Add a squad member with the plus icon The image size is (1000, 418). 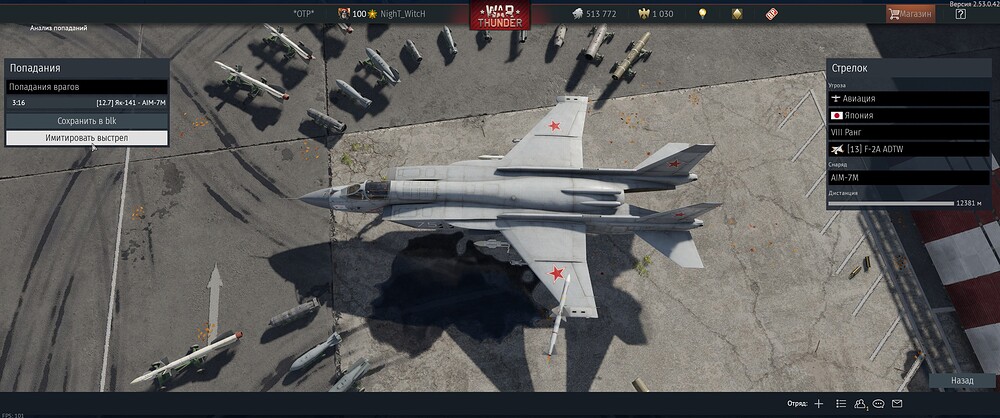click(818, 404)
